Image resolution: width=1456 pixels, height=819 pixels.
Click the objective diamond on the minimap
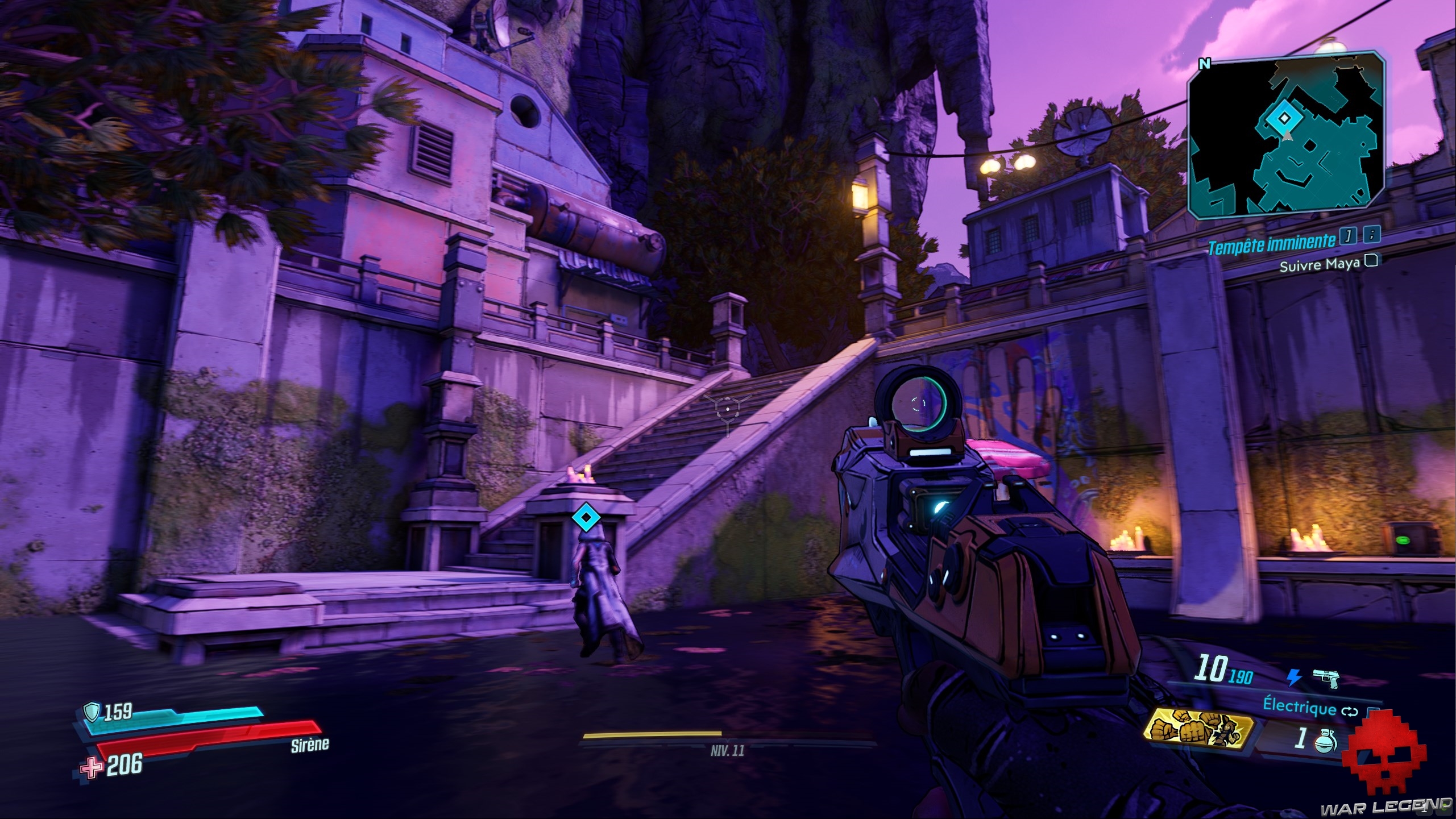point(1280,118)
